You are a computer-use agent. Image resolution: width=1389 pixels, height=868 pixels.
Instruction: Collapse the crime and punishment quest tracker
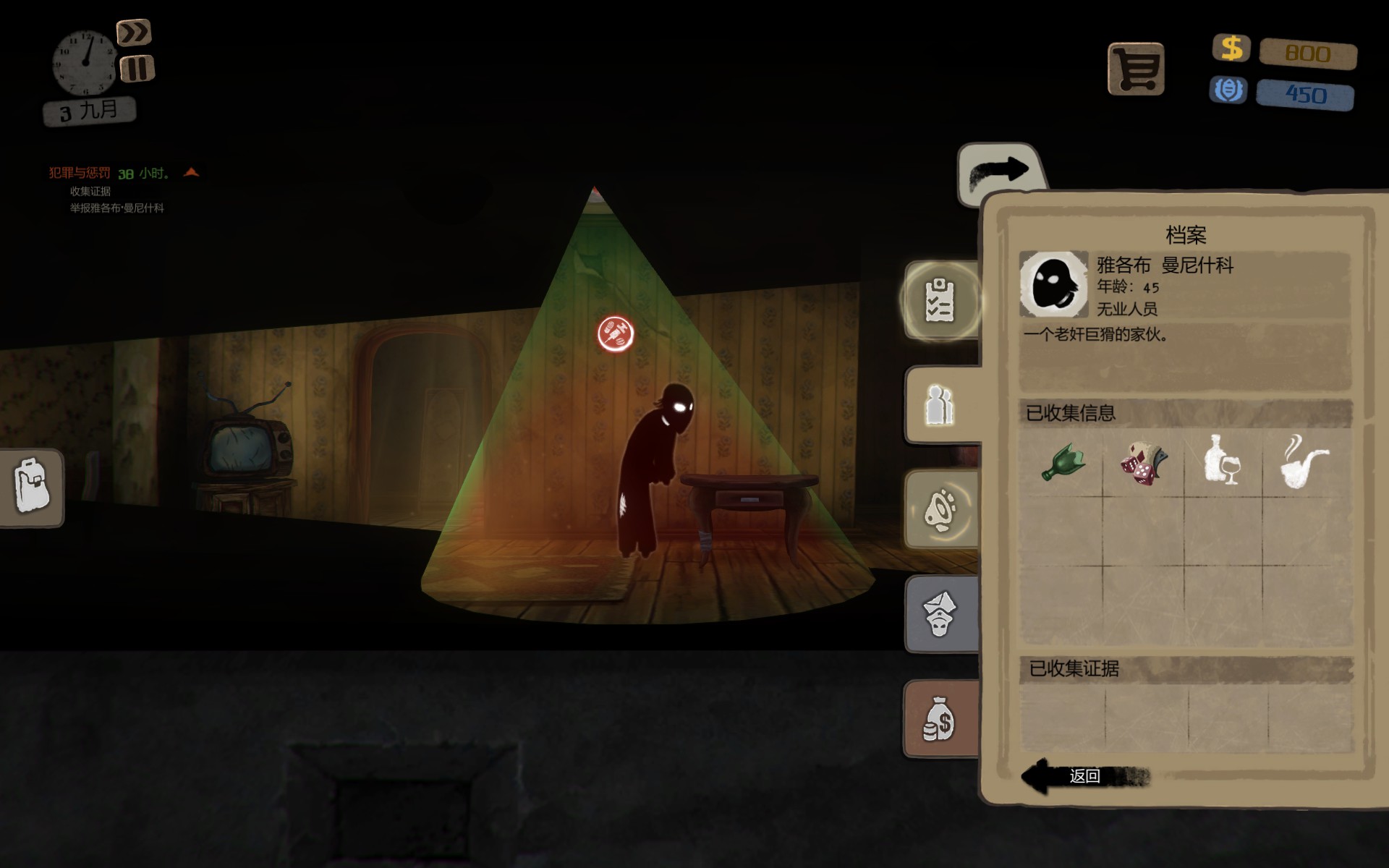(191, 172)
